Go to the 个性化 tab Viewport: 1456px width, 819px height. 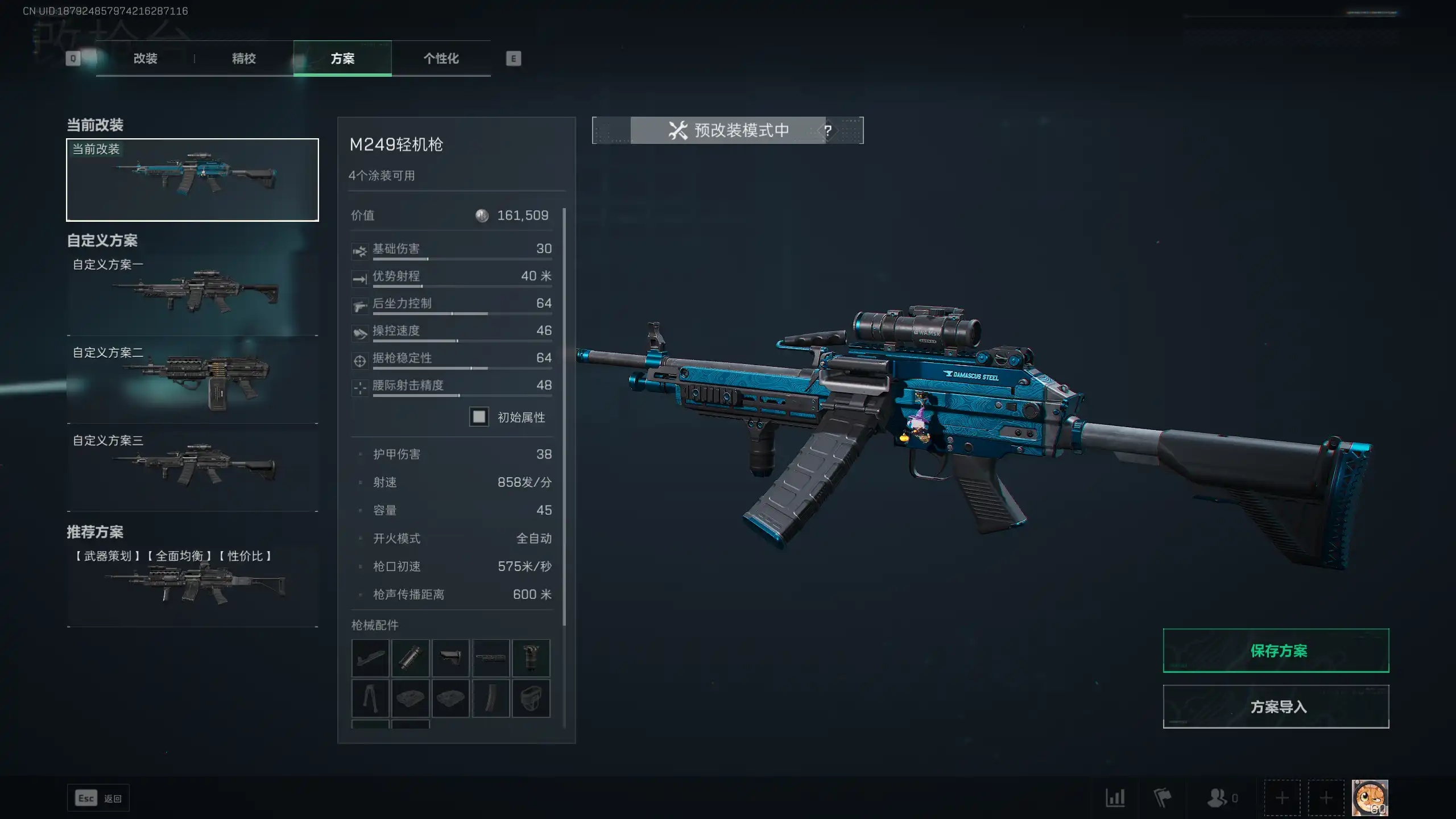(x=441, y=59)
